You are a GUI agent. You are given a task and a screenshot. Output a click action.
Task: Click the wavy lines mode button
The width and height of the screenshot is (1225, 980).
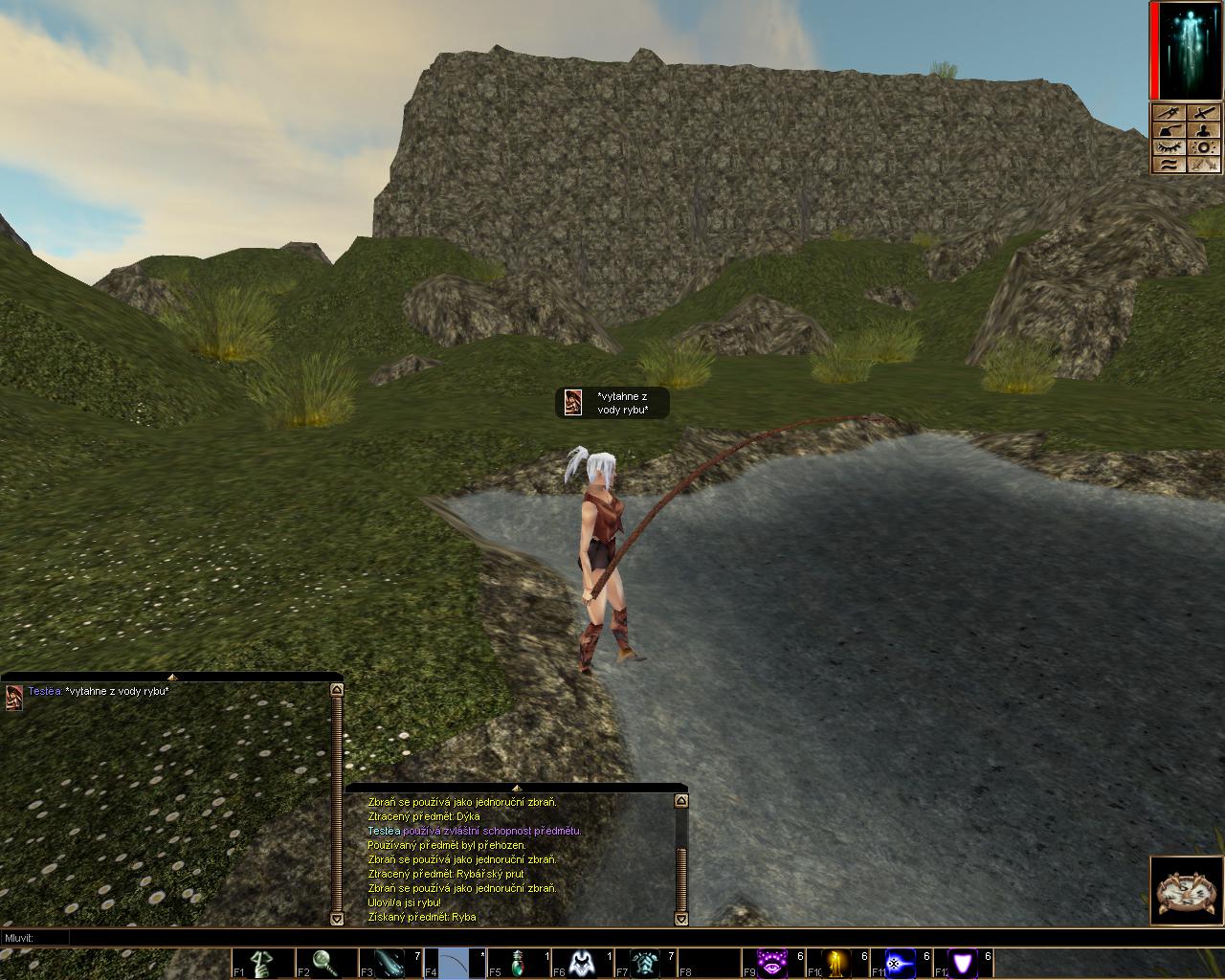1169,165
